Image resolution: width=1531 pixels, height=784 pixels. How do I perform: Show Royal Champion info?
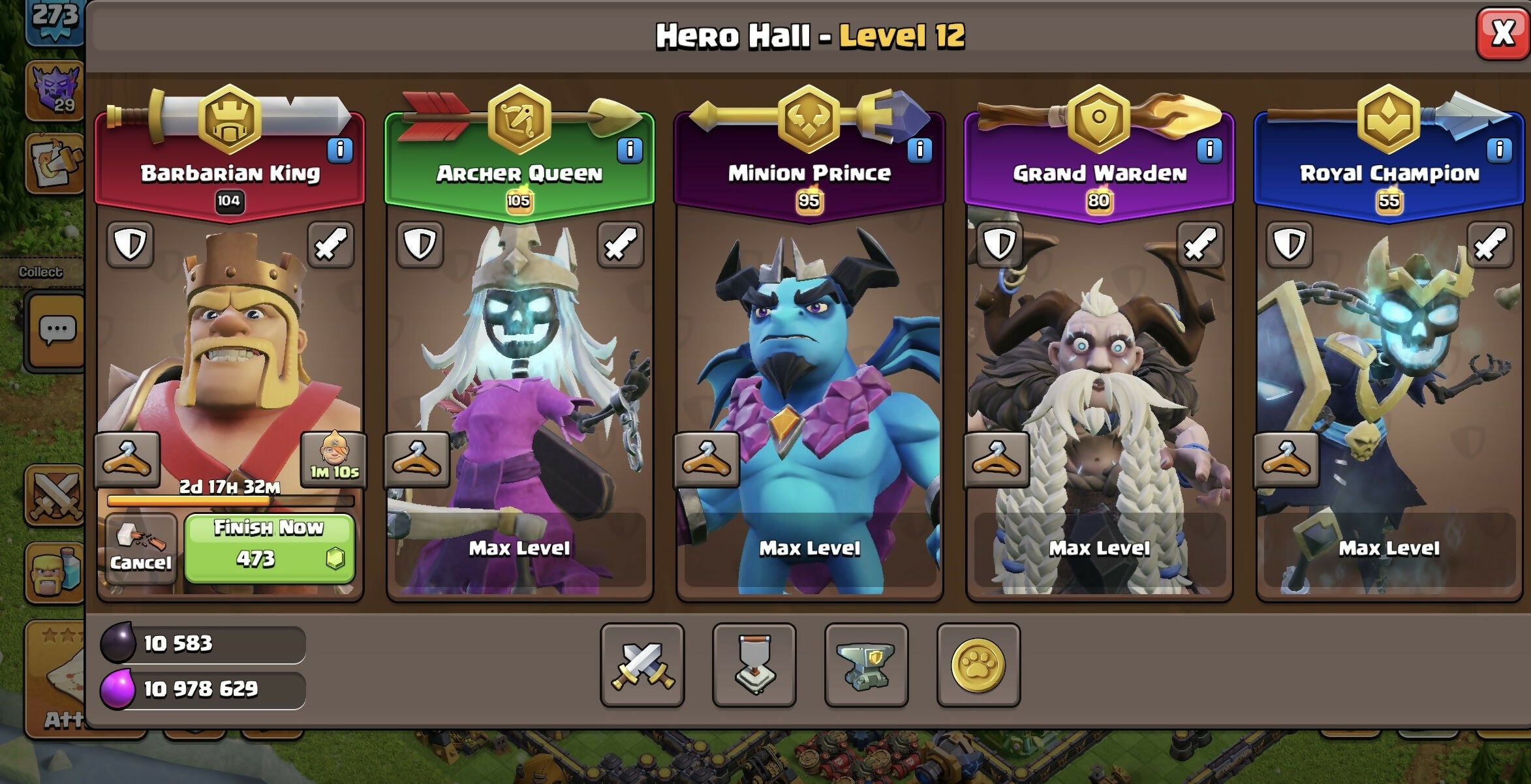click(x=1499, y=150)
